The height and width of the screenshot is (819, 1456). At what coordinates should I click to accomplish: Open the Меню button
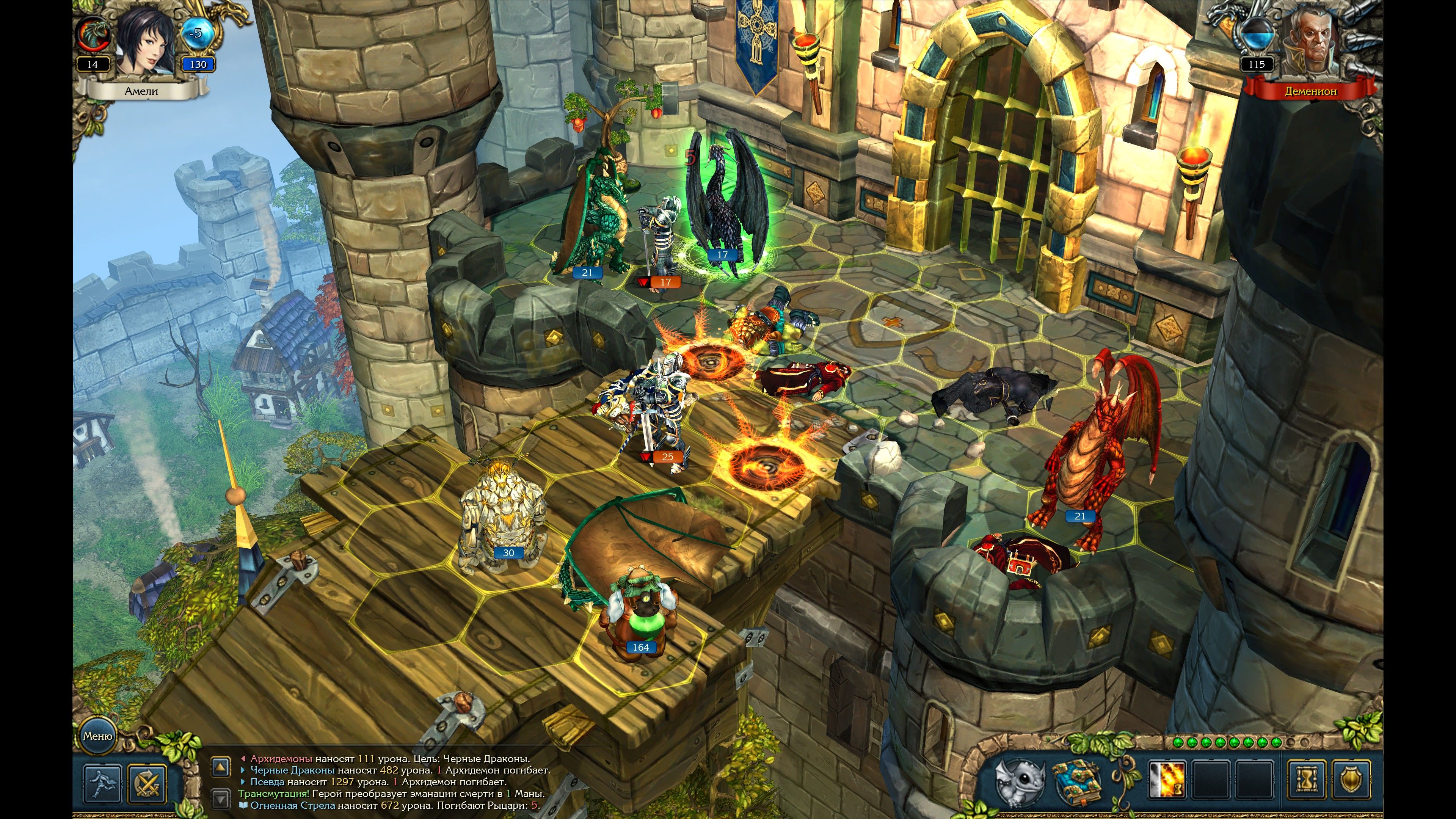98,736
